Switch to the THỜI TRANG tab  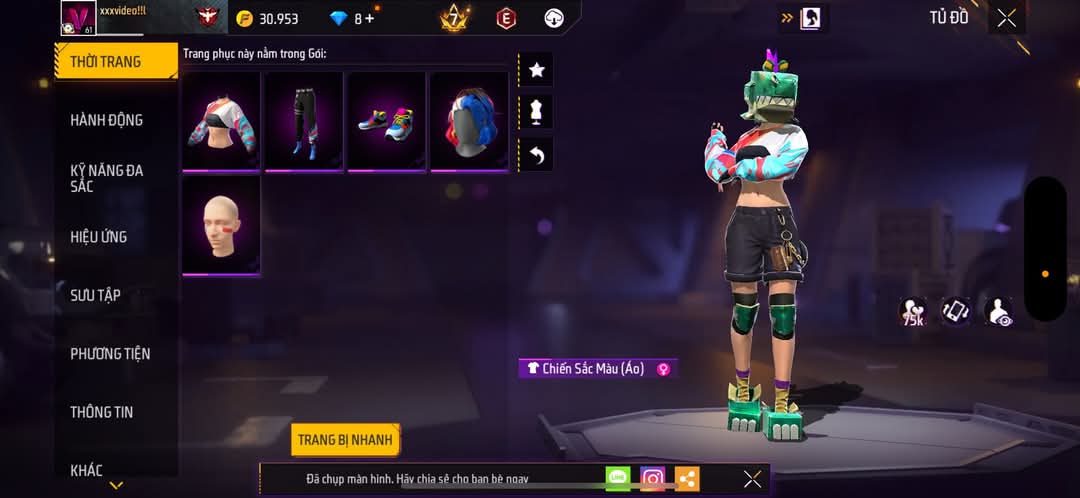point(106,62)
